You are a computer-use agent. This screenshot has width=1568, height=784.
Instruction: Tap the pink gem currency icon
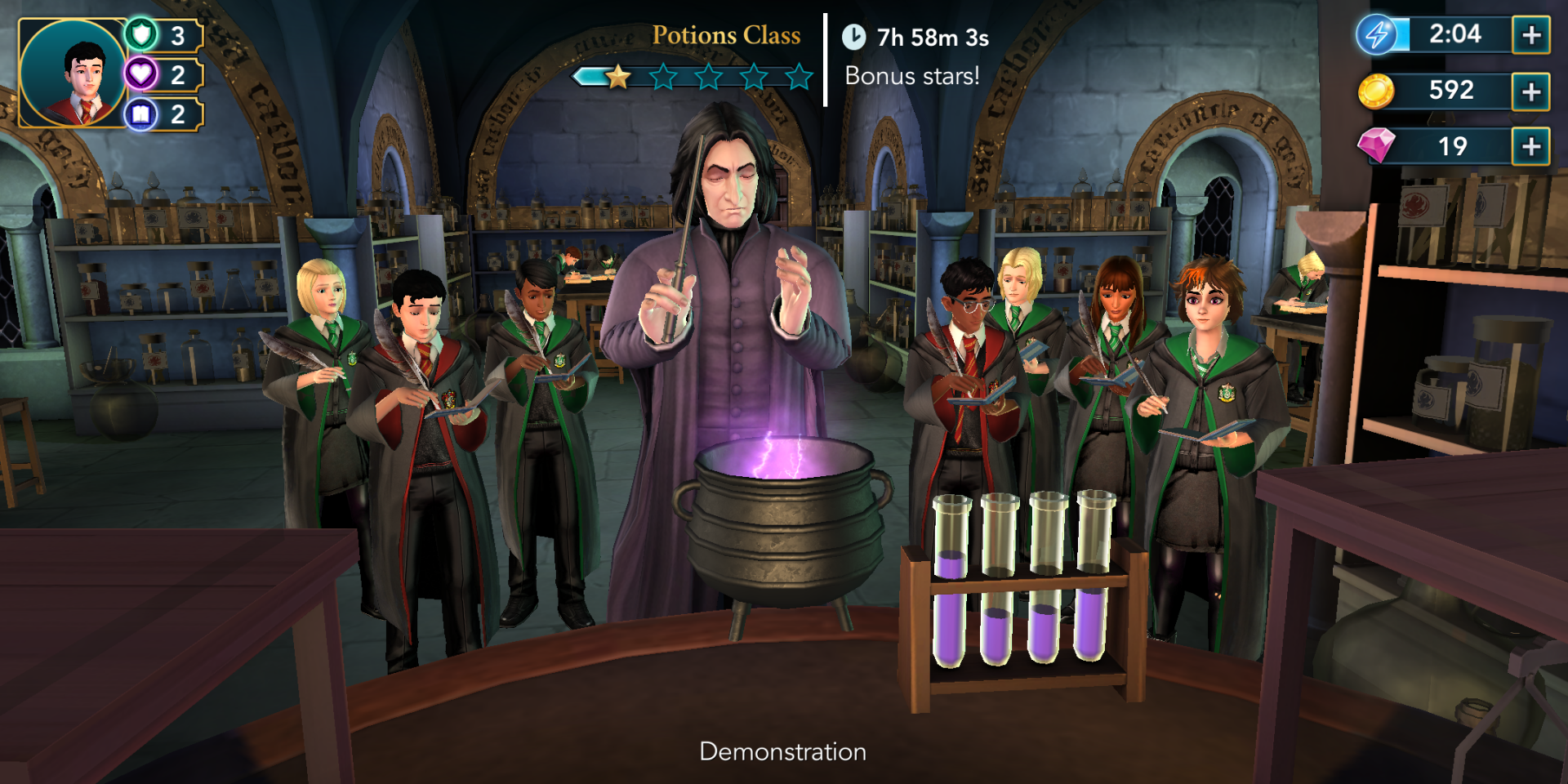click(x=1376, y=146)
